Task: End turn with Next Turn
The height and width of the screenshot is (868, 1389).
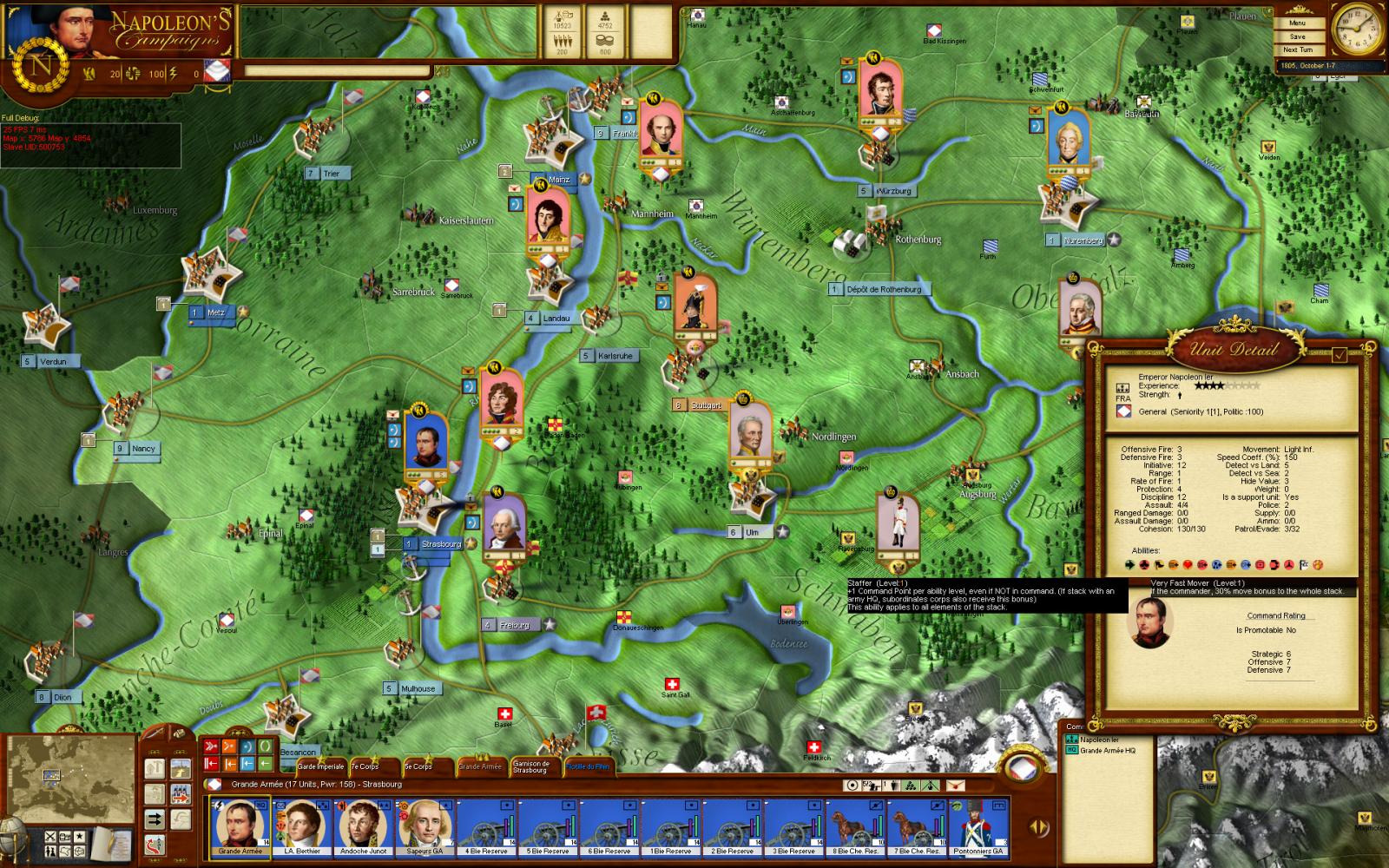Action: 1297,49
